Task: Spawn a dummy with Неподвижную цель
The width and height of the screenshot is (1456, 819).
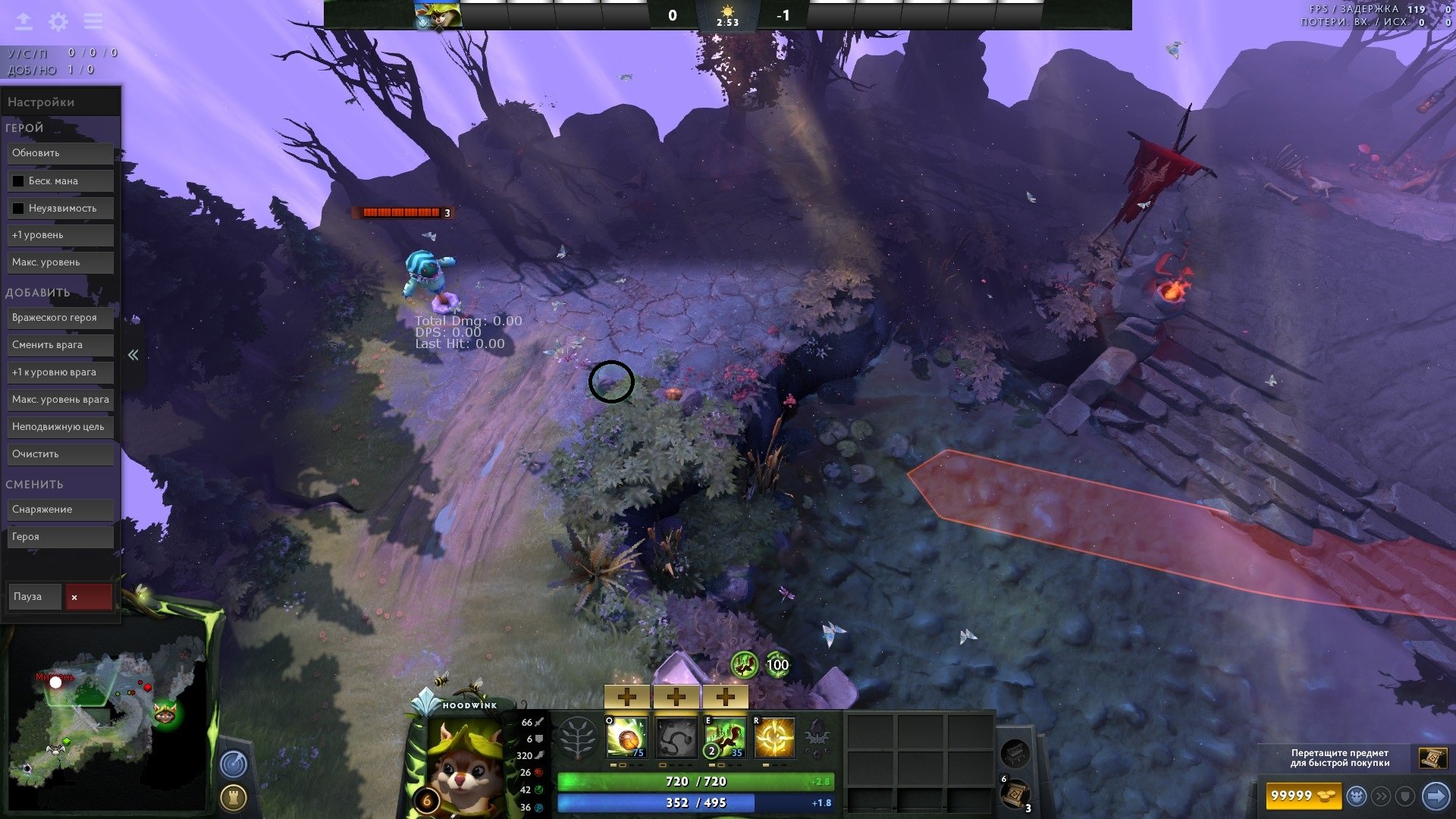Action: pyautogui.click(x=61, y=427)
